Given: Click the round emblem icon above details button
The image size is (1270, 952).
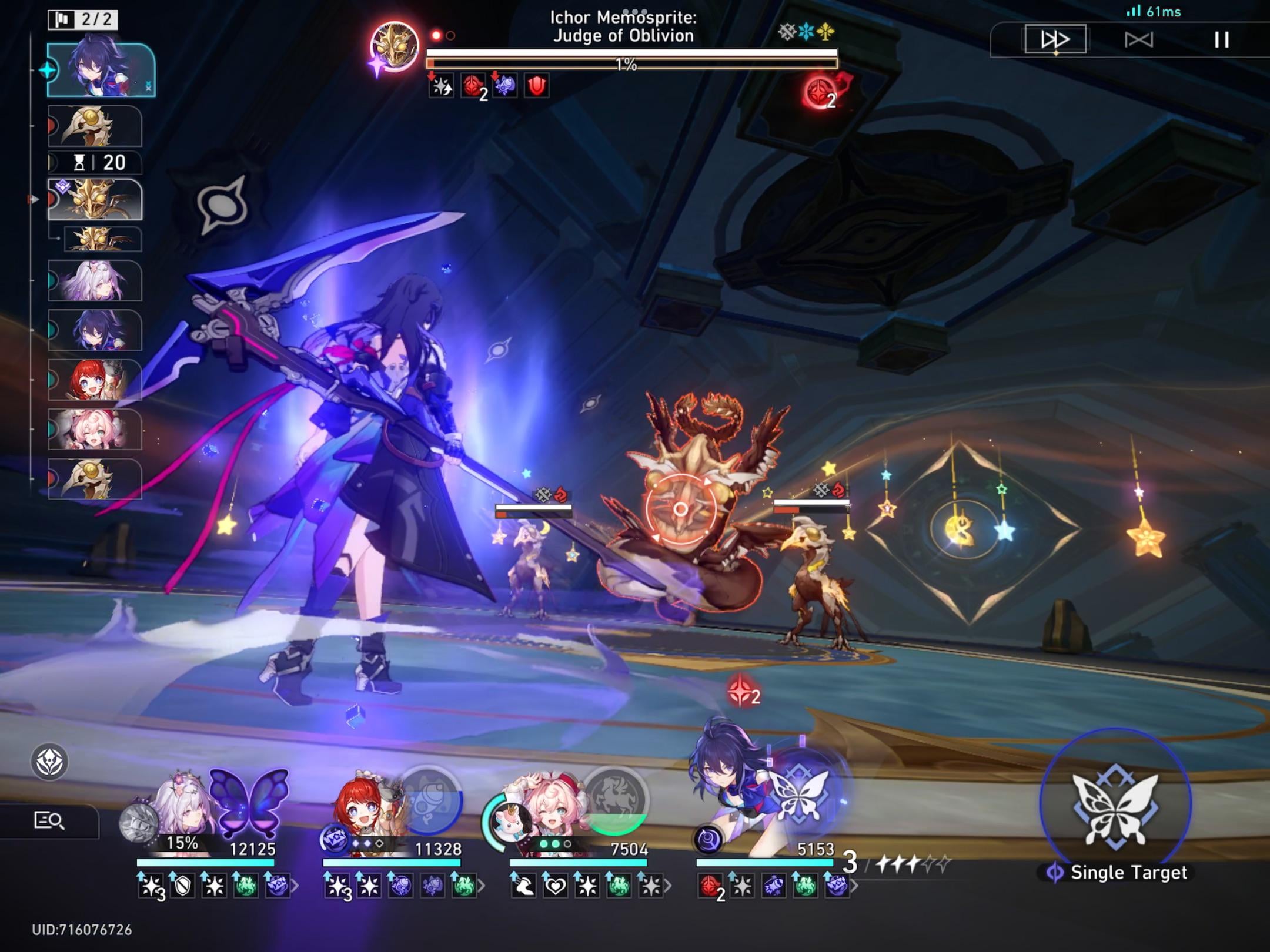Looking at the screenshot, I should (x=49, y=762).
